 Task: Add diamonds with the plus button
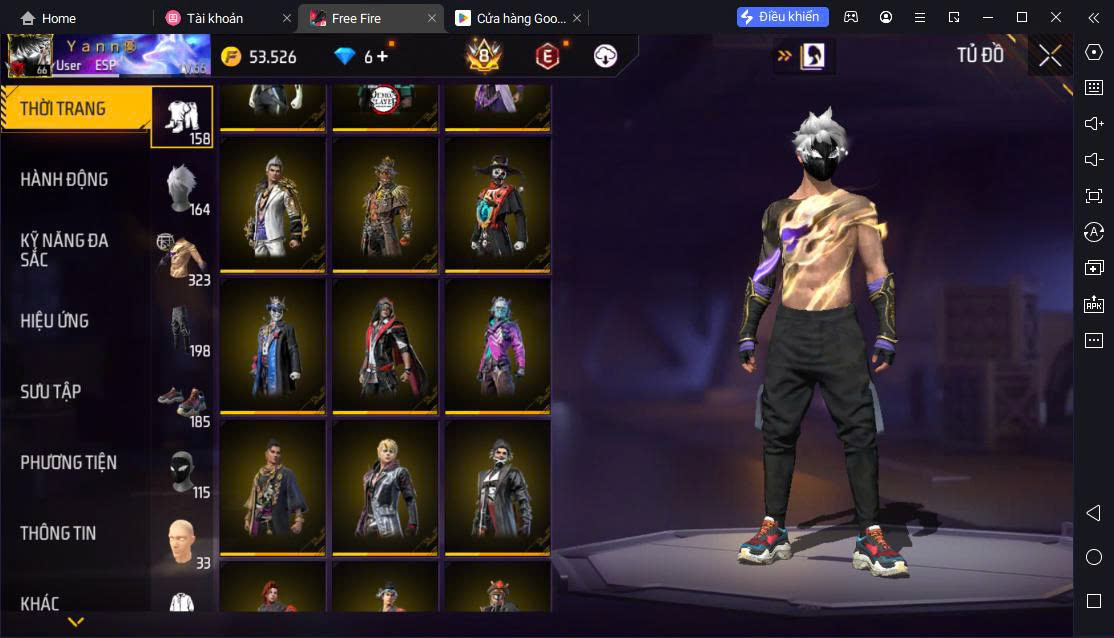pyautogui.click(x=382, y=56)
